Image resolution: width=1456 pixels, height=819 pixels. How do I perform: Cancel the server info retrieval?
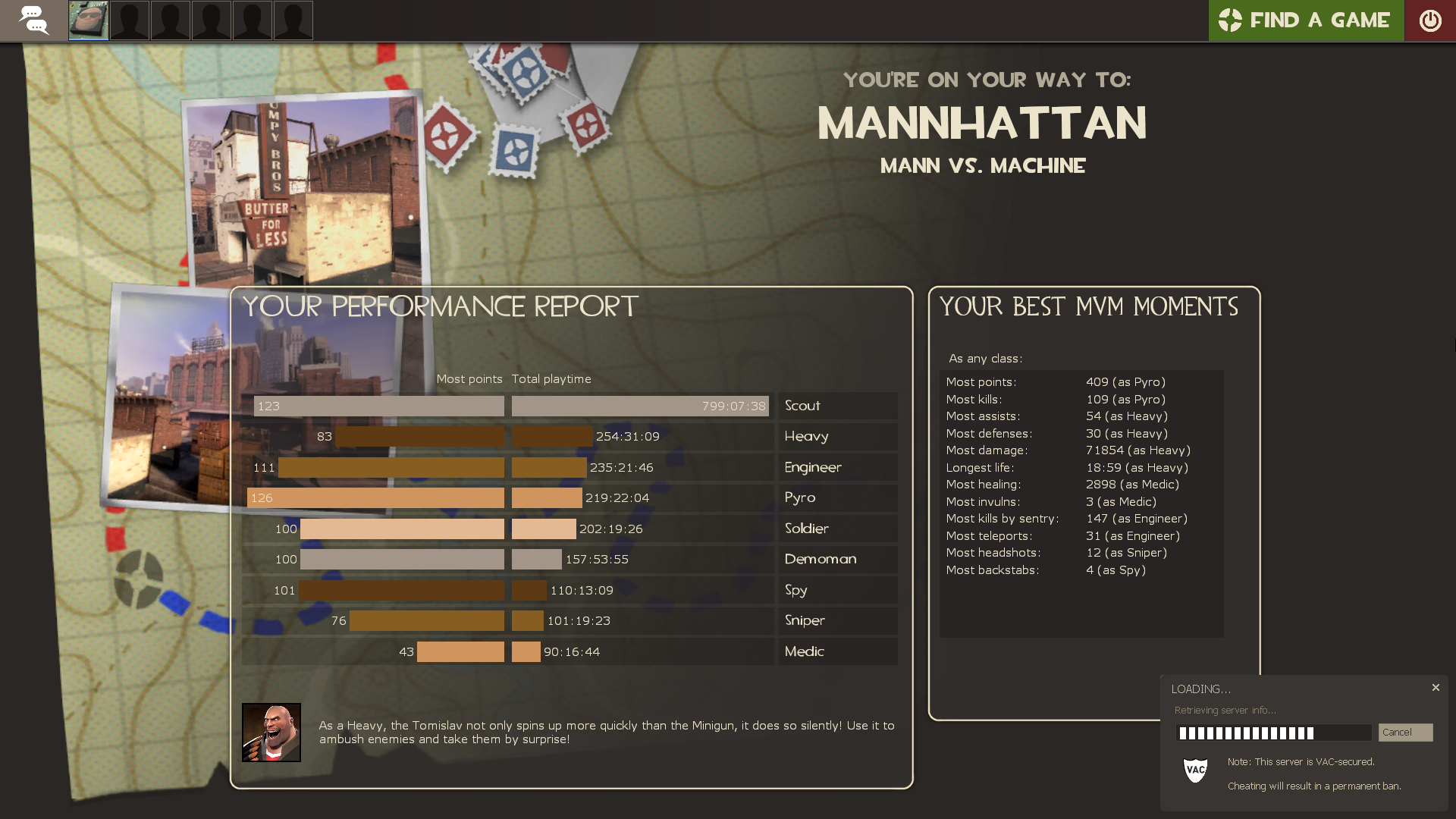pos(1404,733)
